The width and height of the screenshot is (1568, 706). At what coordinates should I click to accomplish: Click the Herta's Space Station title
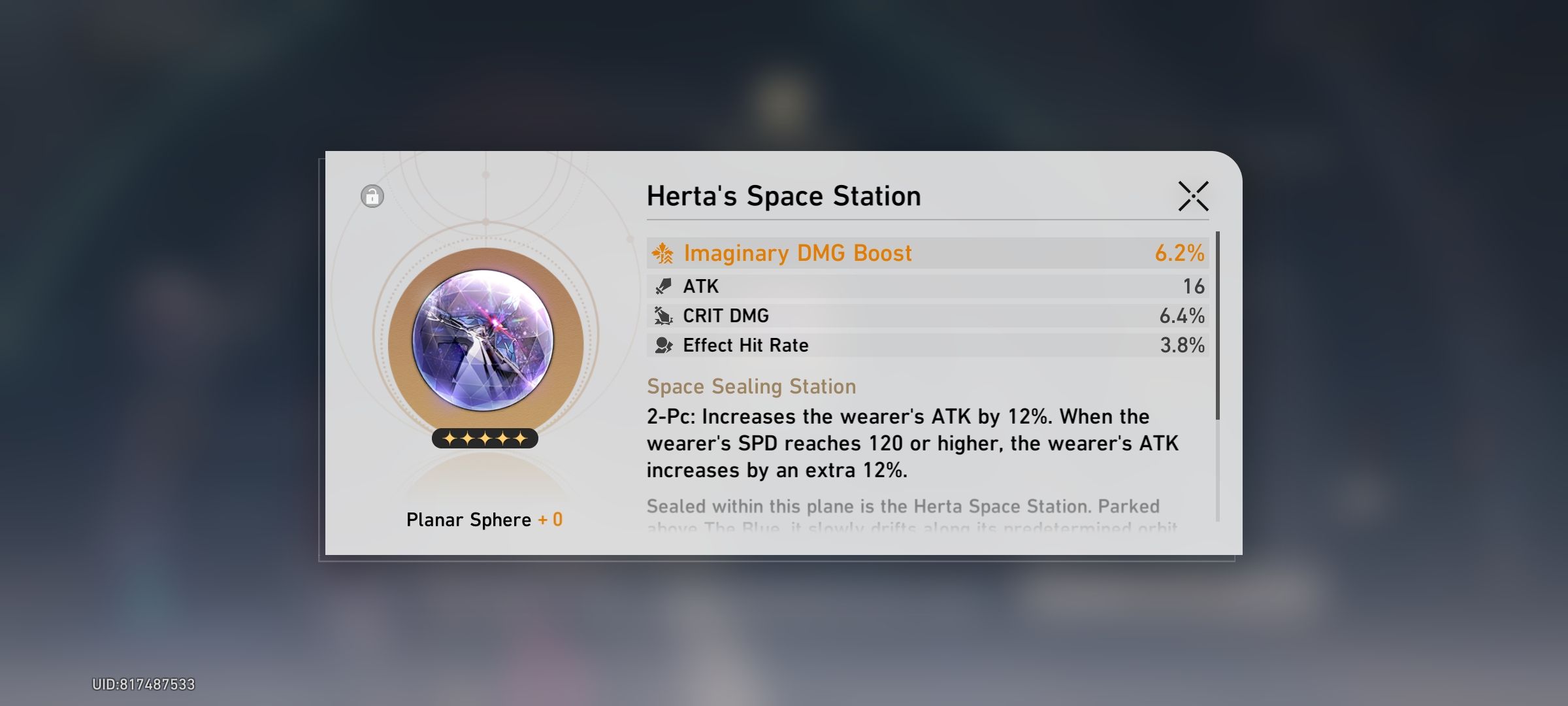(x=783, y=195)
